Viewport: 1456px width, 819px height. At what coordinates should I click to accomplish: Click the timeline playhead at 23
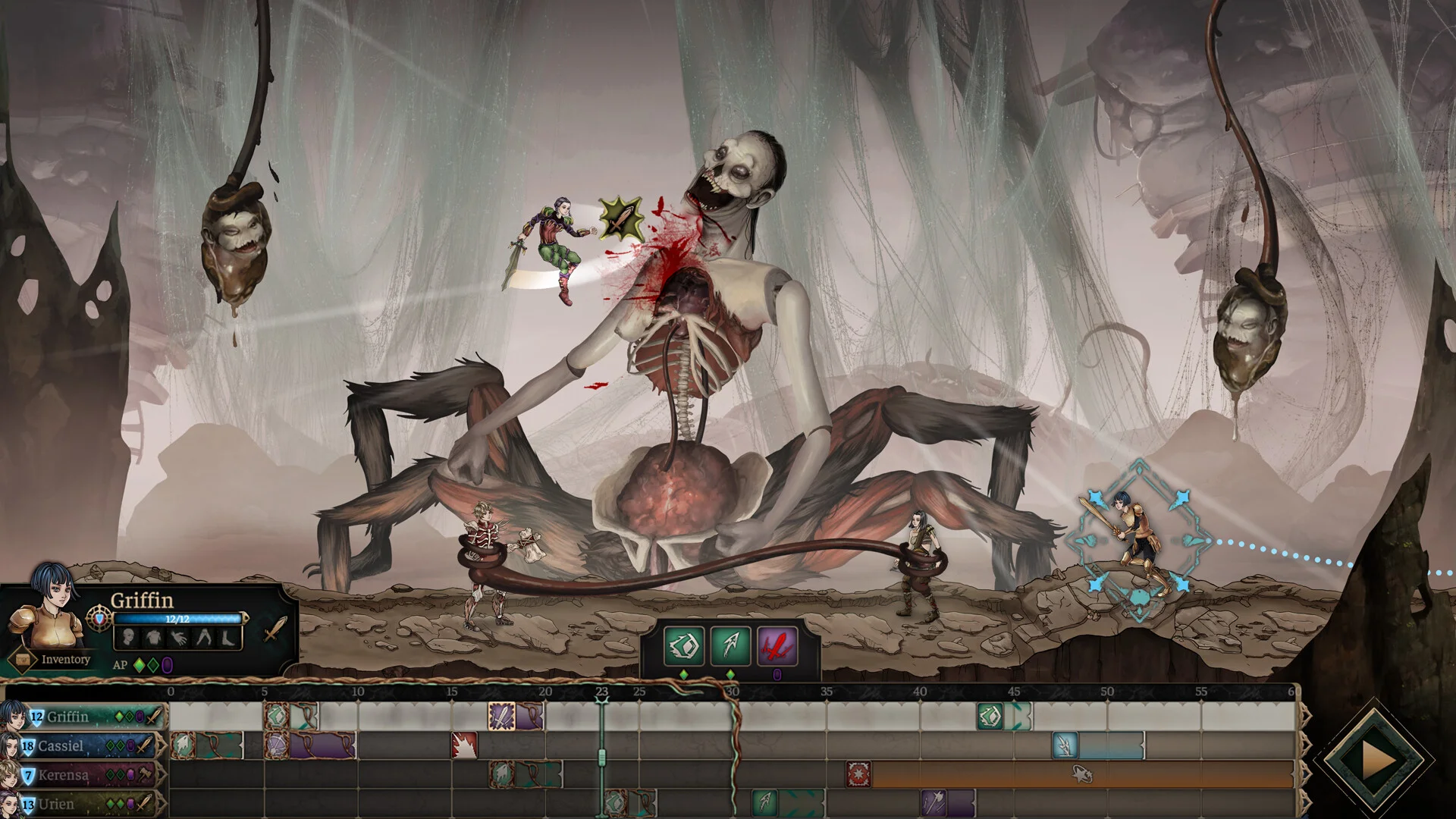pyautogui.click(x=601, y=692)
